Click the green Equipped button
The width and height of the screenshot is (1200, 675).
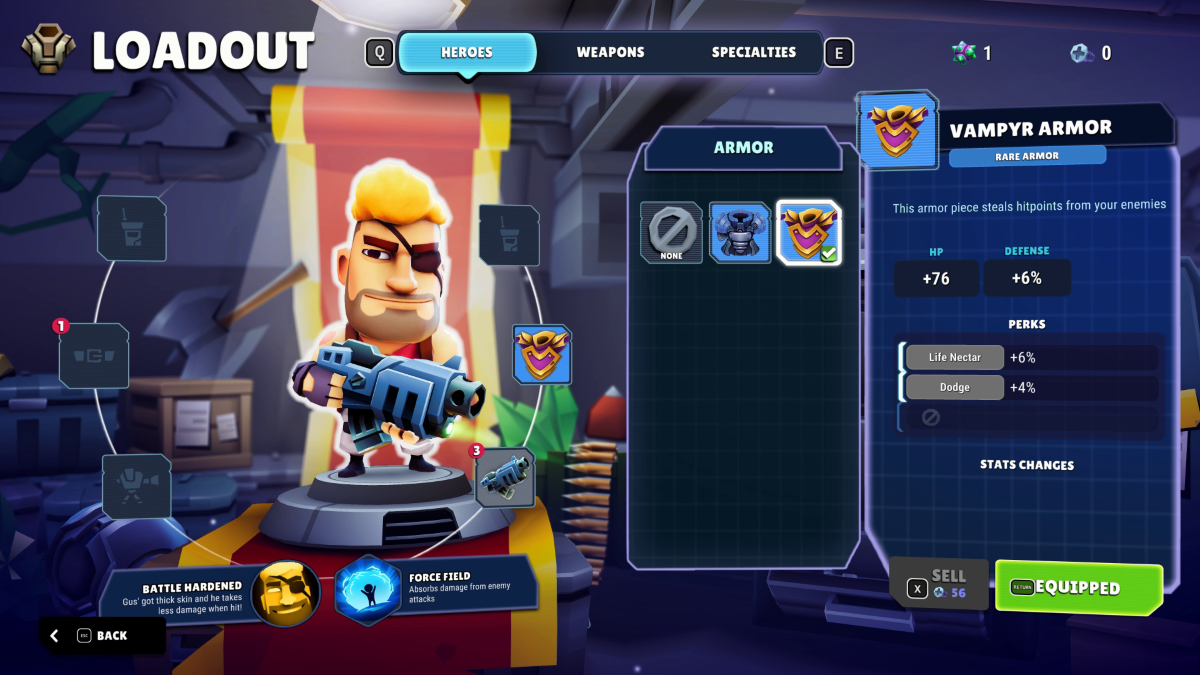[x=1078, y=588]
